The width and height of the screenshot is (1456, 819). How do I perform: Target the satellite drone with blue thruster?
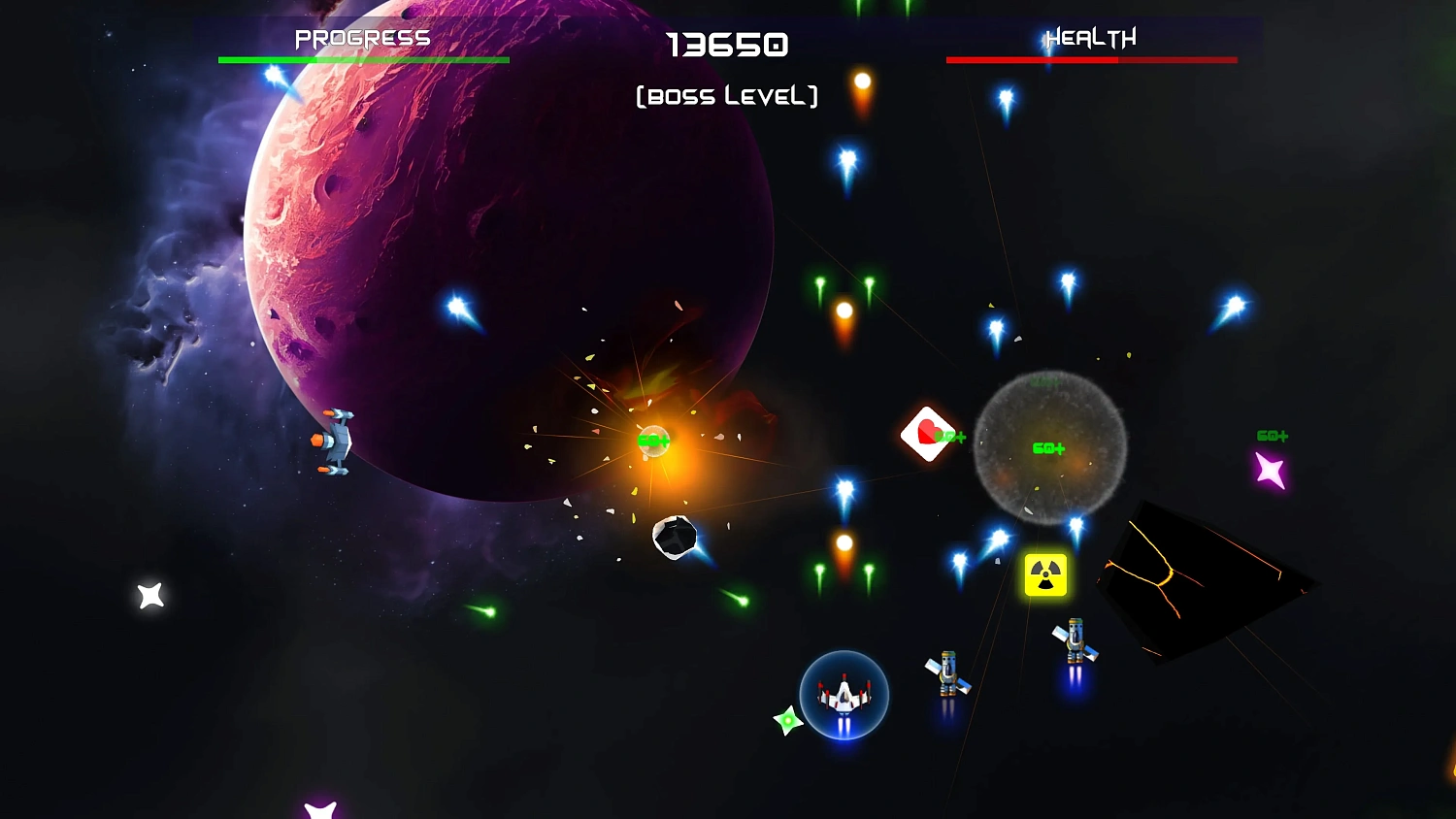946,672
